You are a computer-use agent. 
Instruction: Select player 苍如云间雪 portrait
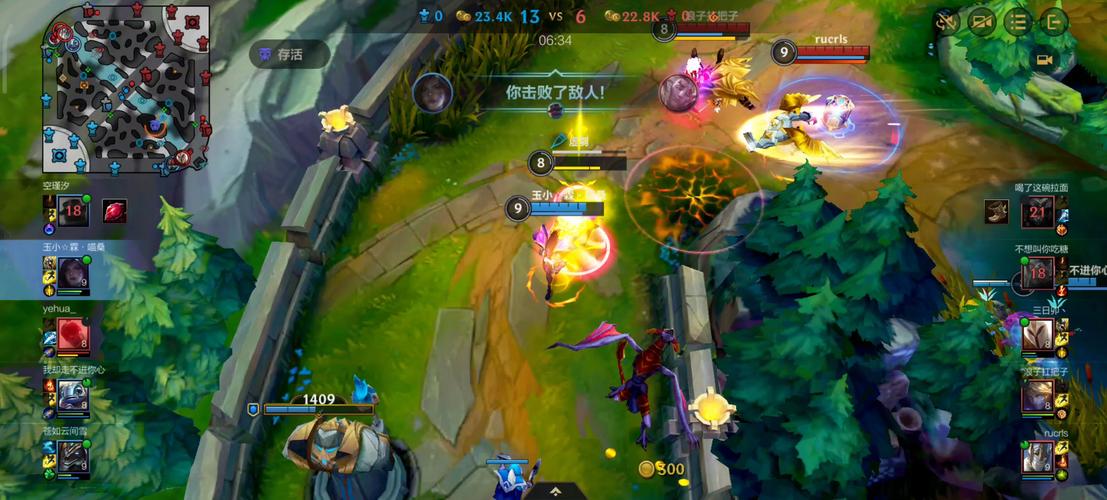72,457
